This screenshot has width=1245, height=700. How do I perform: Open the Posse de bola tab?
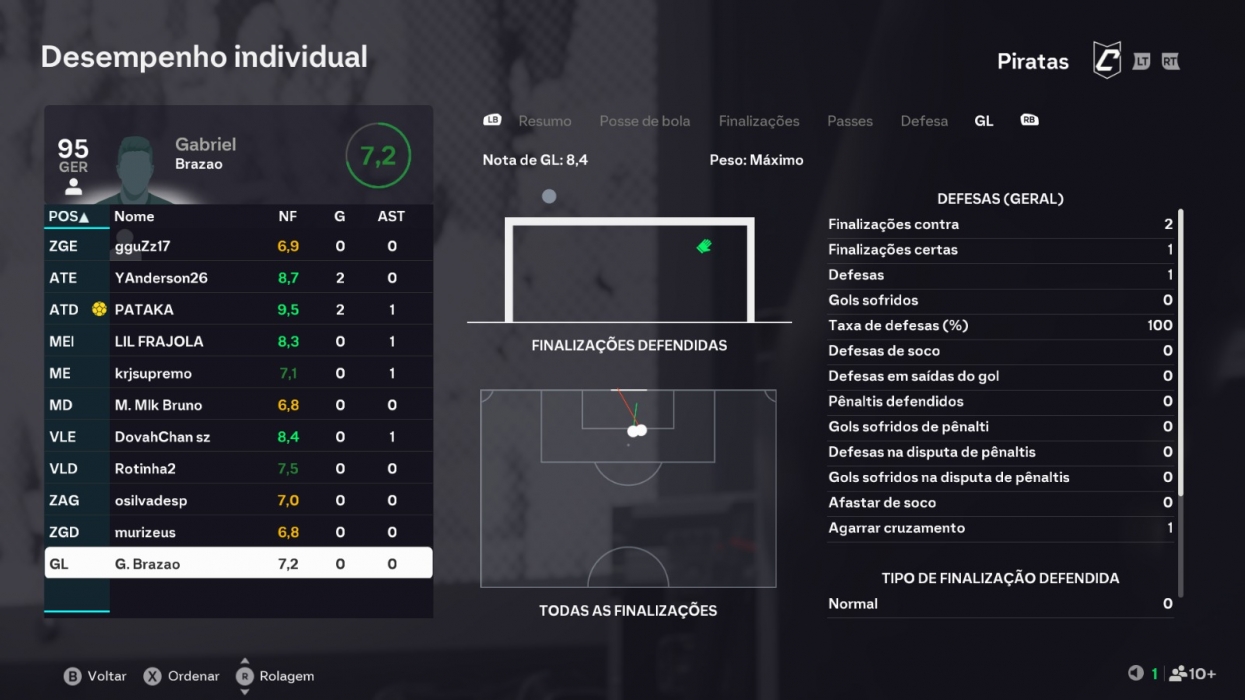(x=644, y=121)
